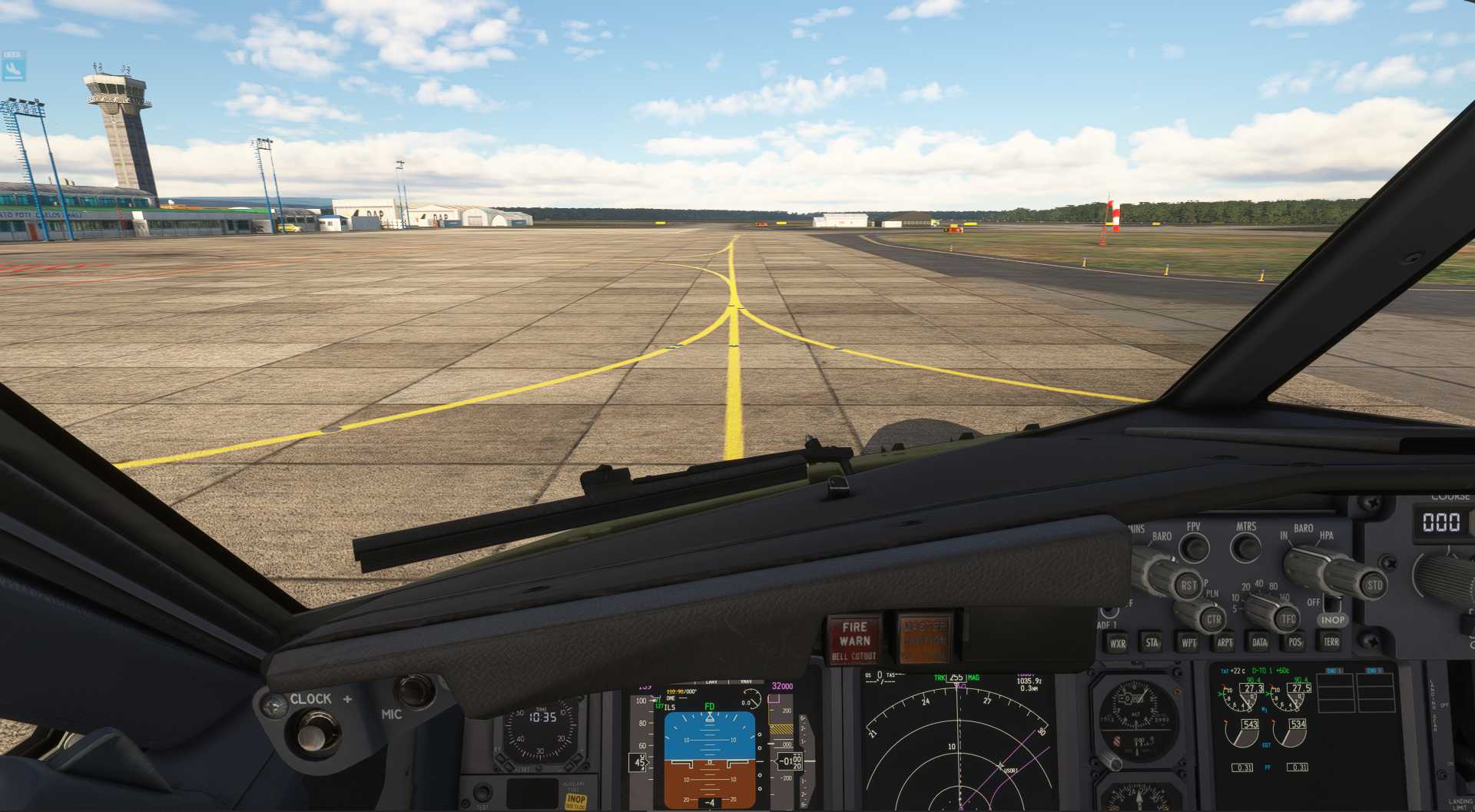Reset the MASTER CAUTION light
The height and width of the screenshot is (812, 1475).
[924, 639]
